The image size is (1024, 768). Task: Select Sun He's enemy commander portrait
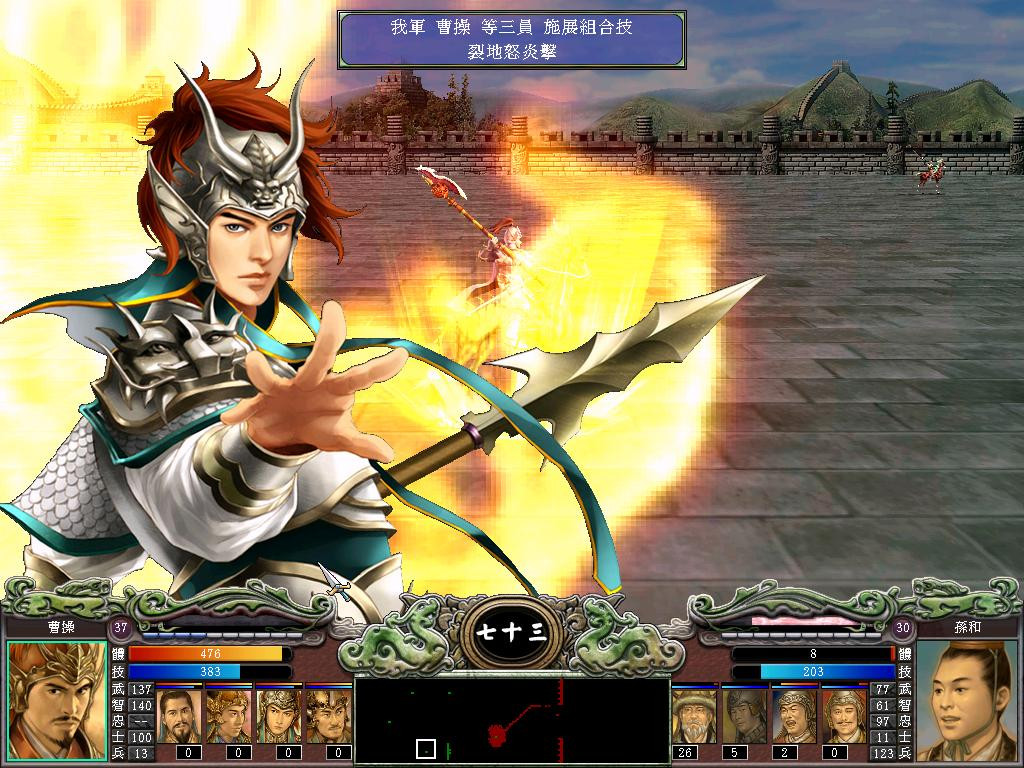[x=966, y=700]
